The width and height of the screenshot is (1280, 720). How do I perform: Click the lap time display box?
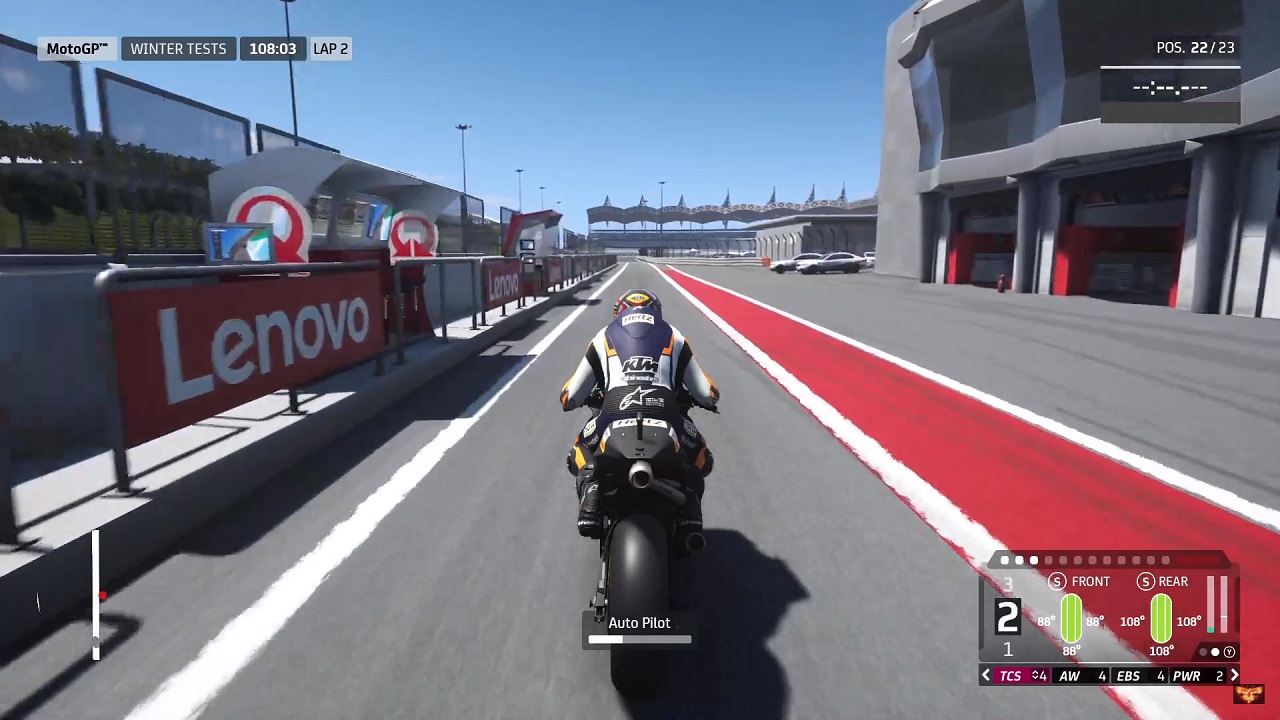click(x=1170, y=88)
